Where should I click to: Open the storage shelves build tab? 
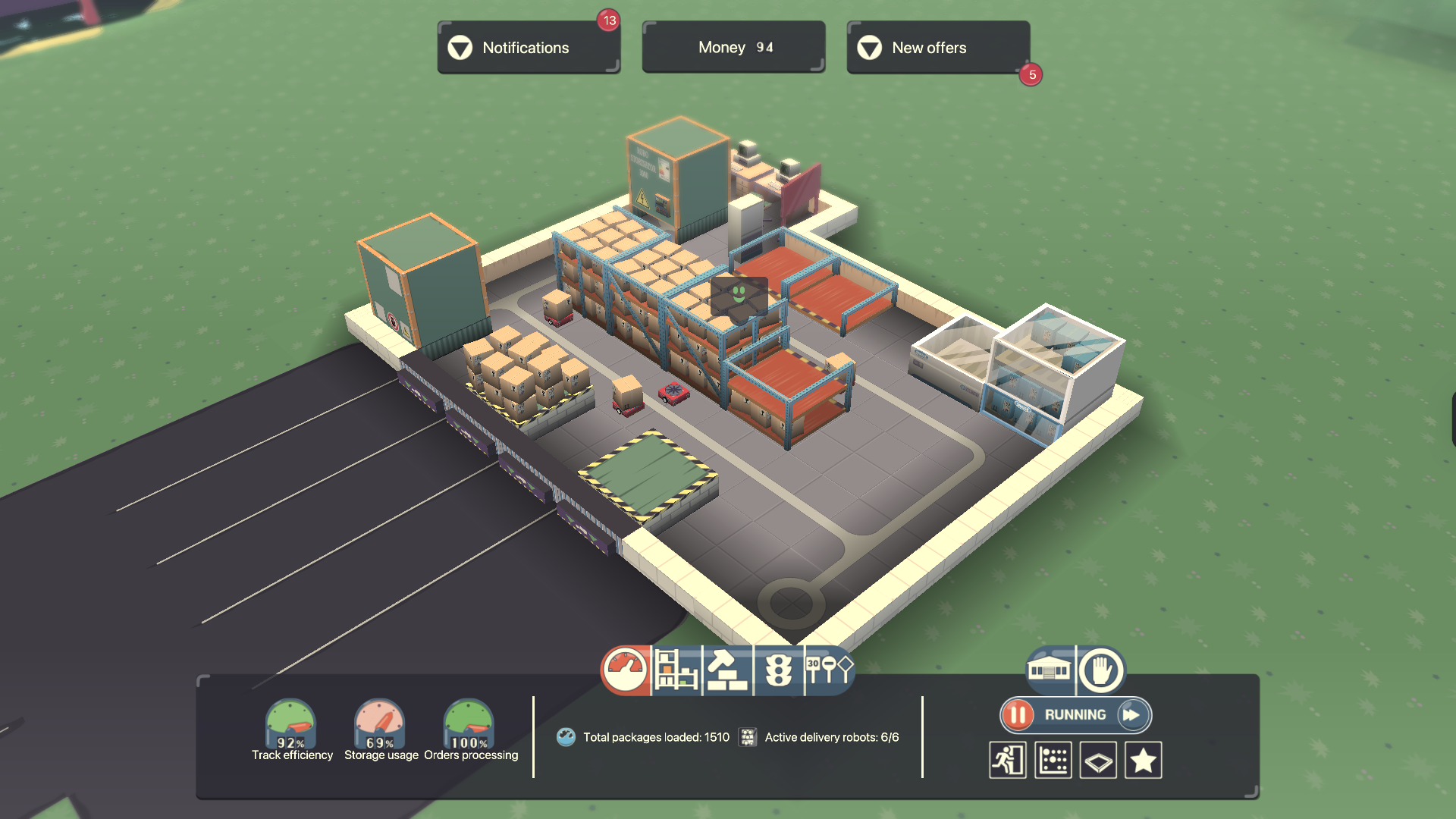pyautogui.click(x=676, y=670)
